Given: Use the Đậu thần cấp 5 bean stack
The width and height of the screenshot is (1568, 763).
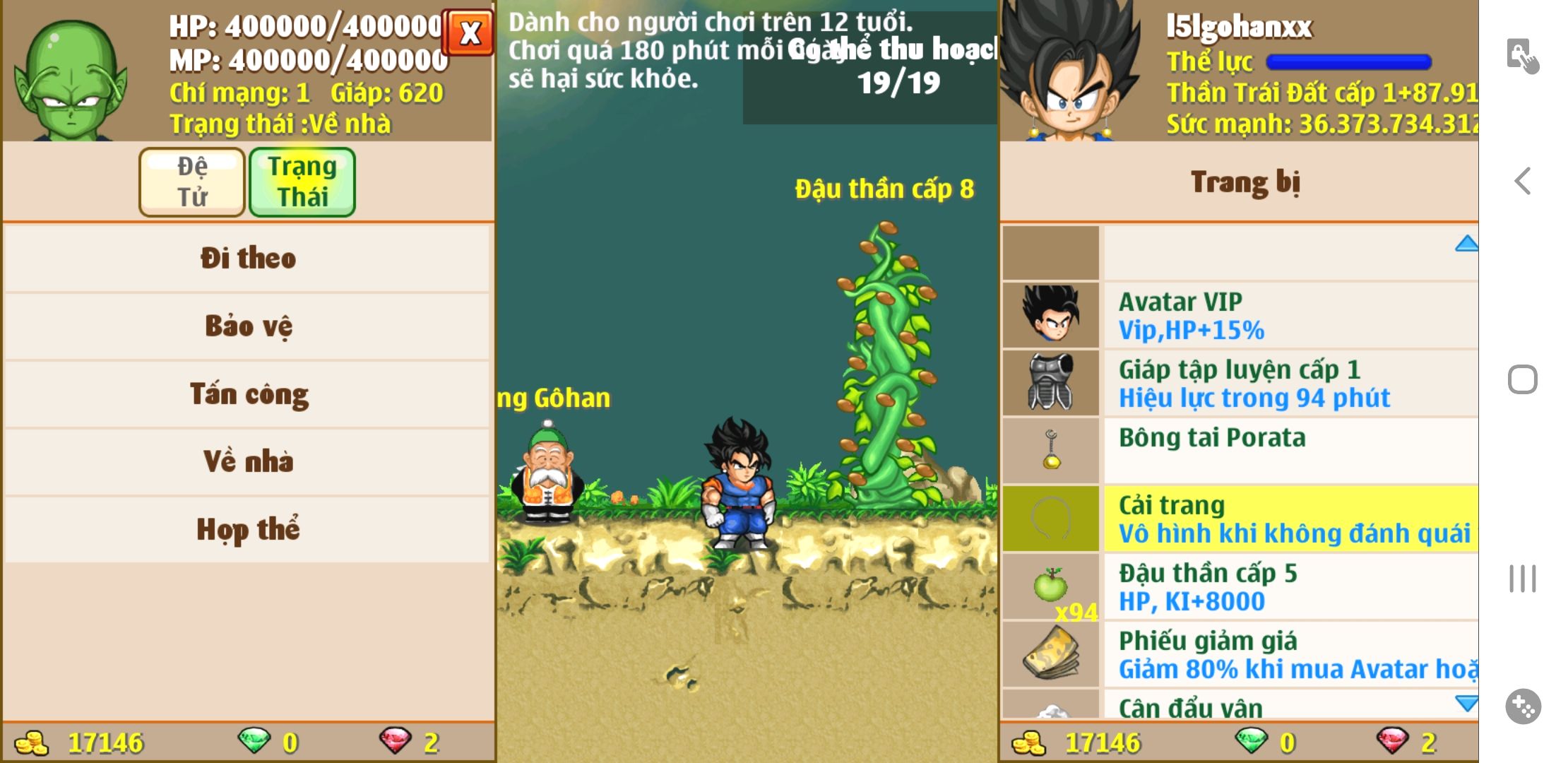Looking at the screenshot, I should (1289, 586).
